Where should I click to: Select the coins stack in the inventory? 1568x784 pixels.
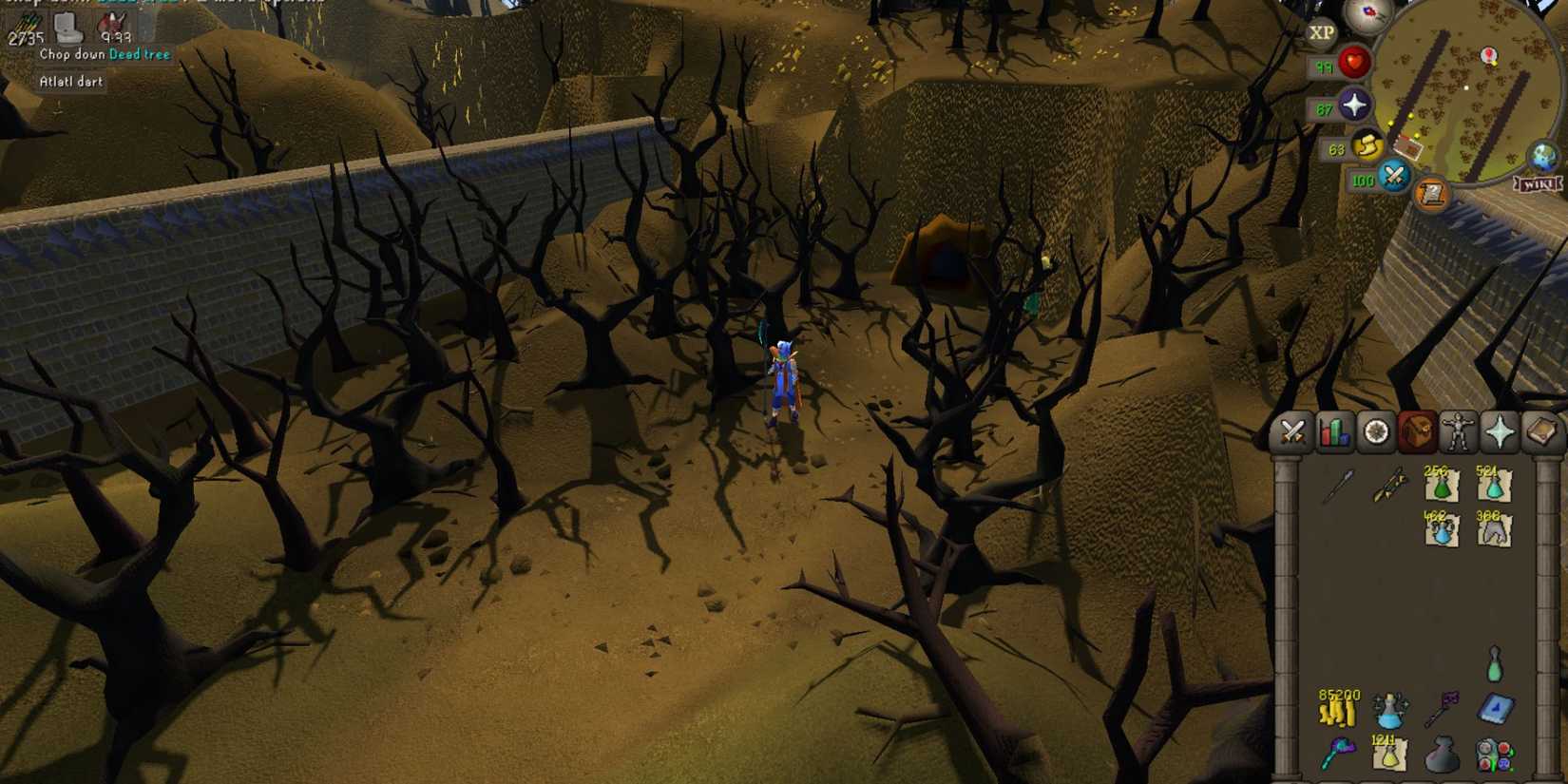tap(1338, 713)
